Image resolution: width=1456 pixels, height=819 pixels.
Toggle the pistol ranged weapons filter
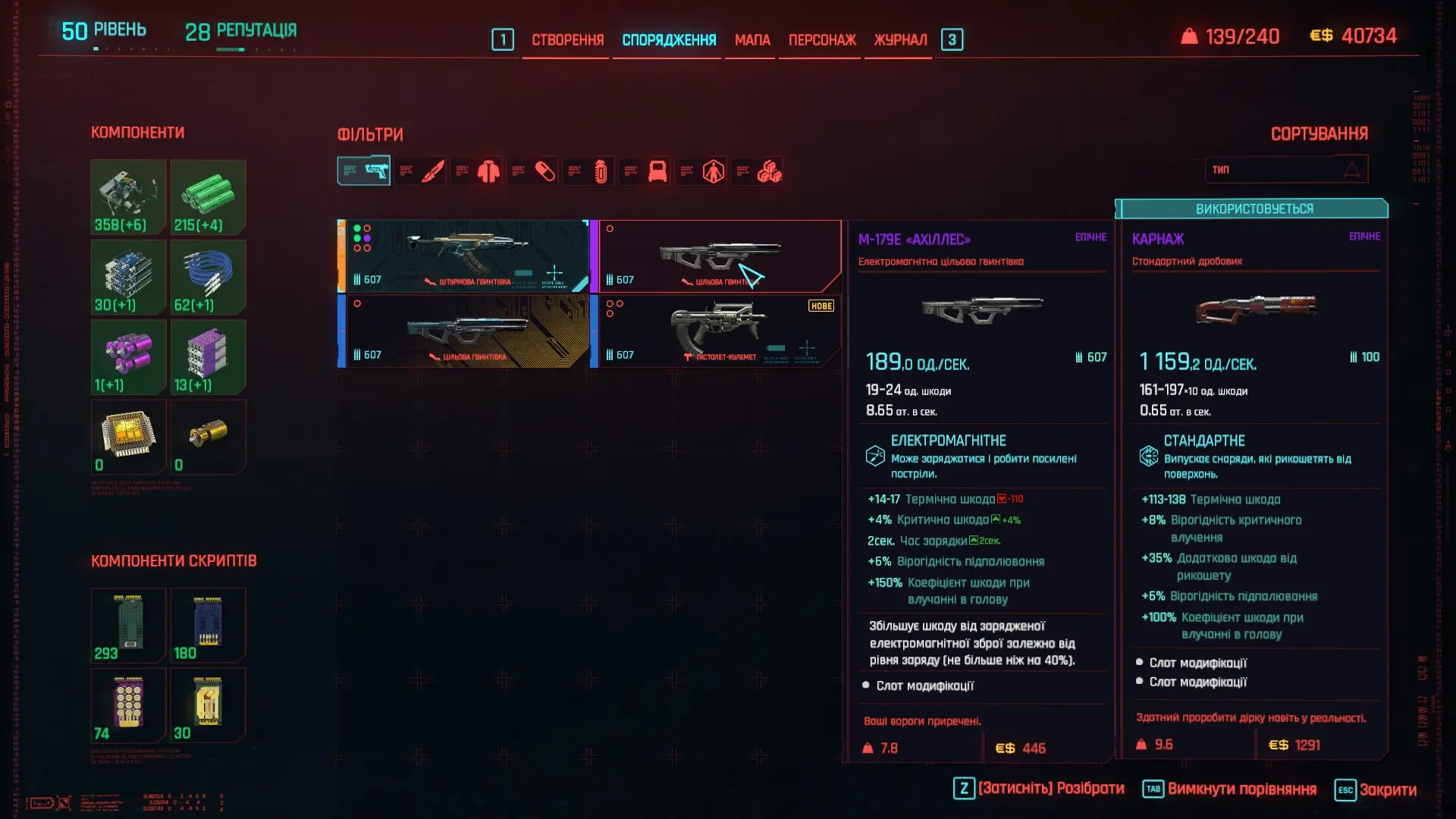(x=364, y=171)
